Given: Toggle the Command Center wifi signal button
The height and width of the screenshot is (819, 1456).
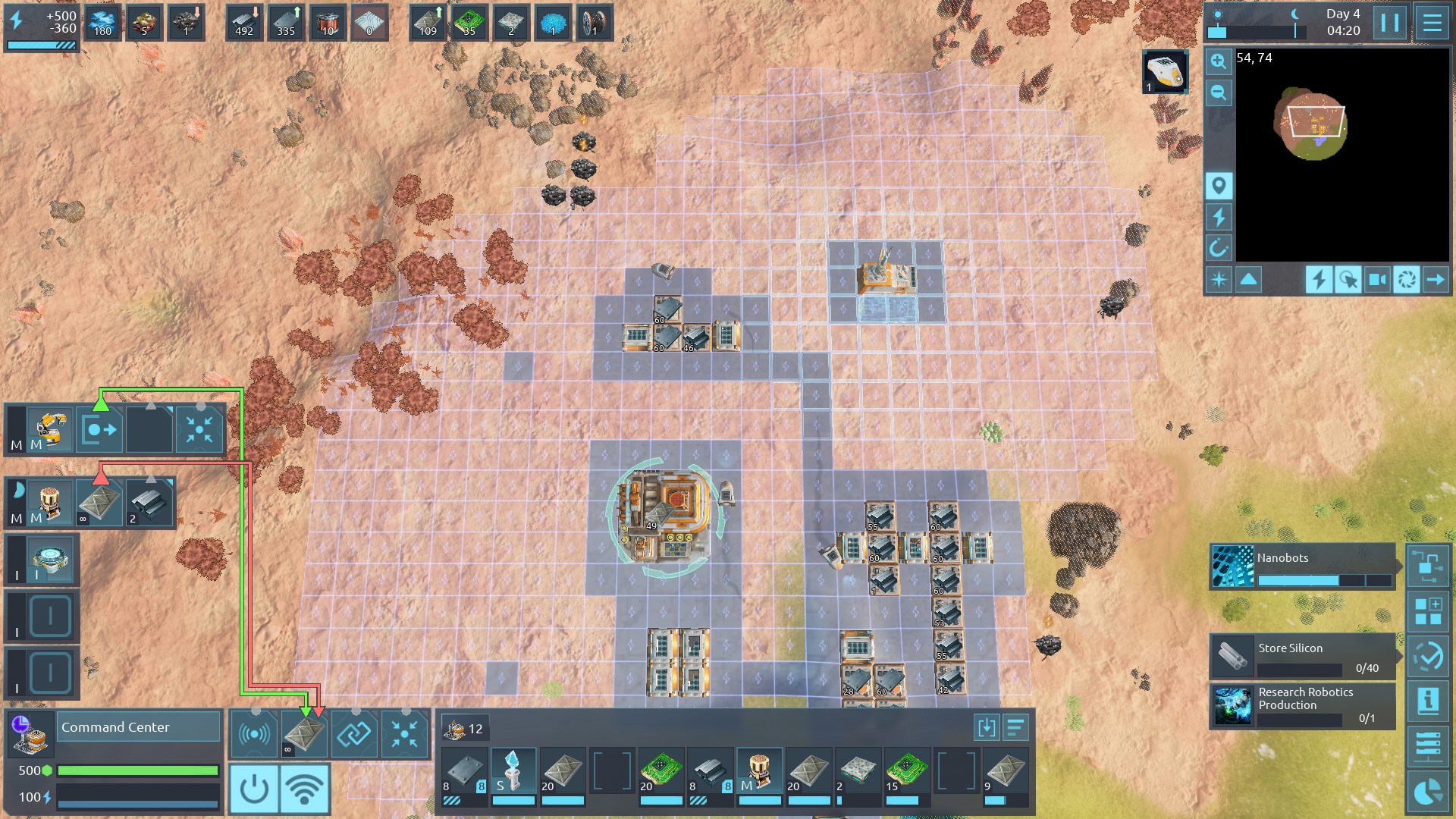Looking at the screenshot, I should 304,789.
